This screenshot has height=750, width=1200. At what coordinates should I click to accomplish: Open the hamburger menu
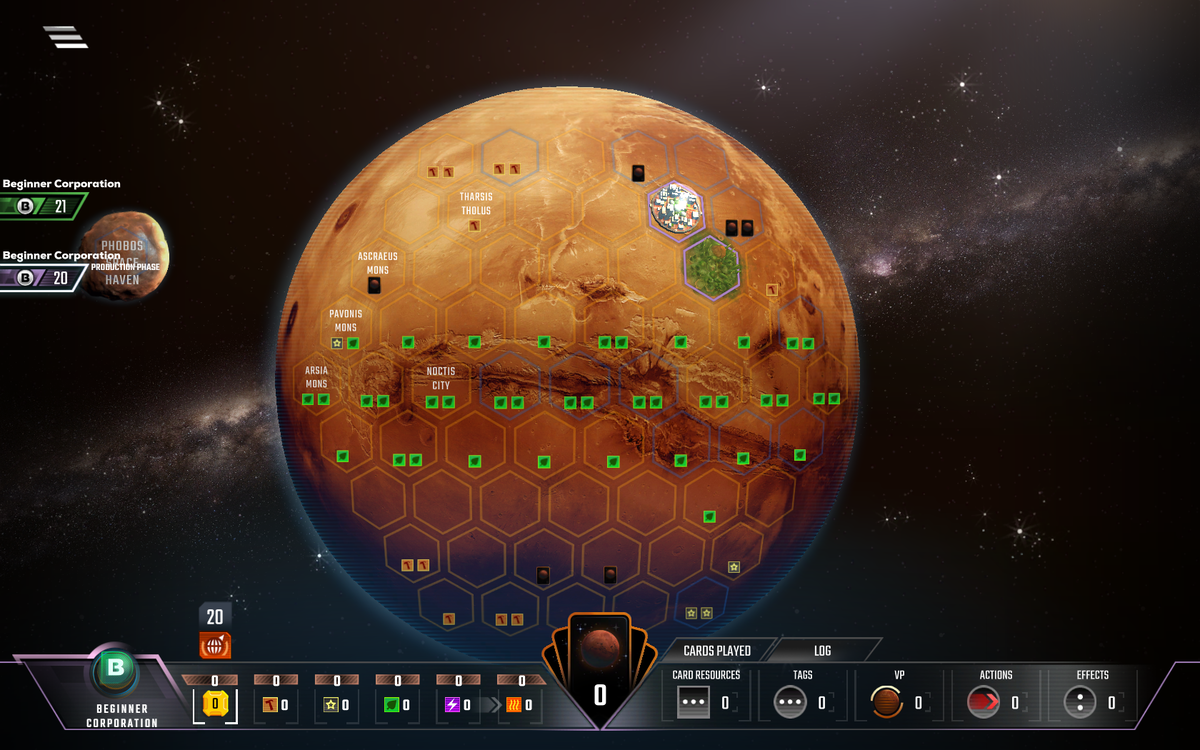point(65,37)
